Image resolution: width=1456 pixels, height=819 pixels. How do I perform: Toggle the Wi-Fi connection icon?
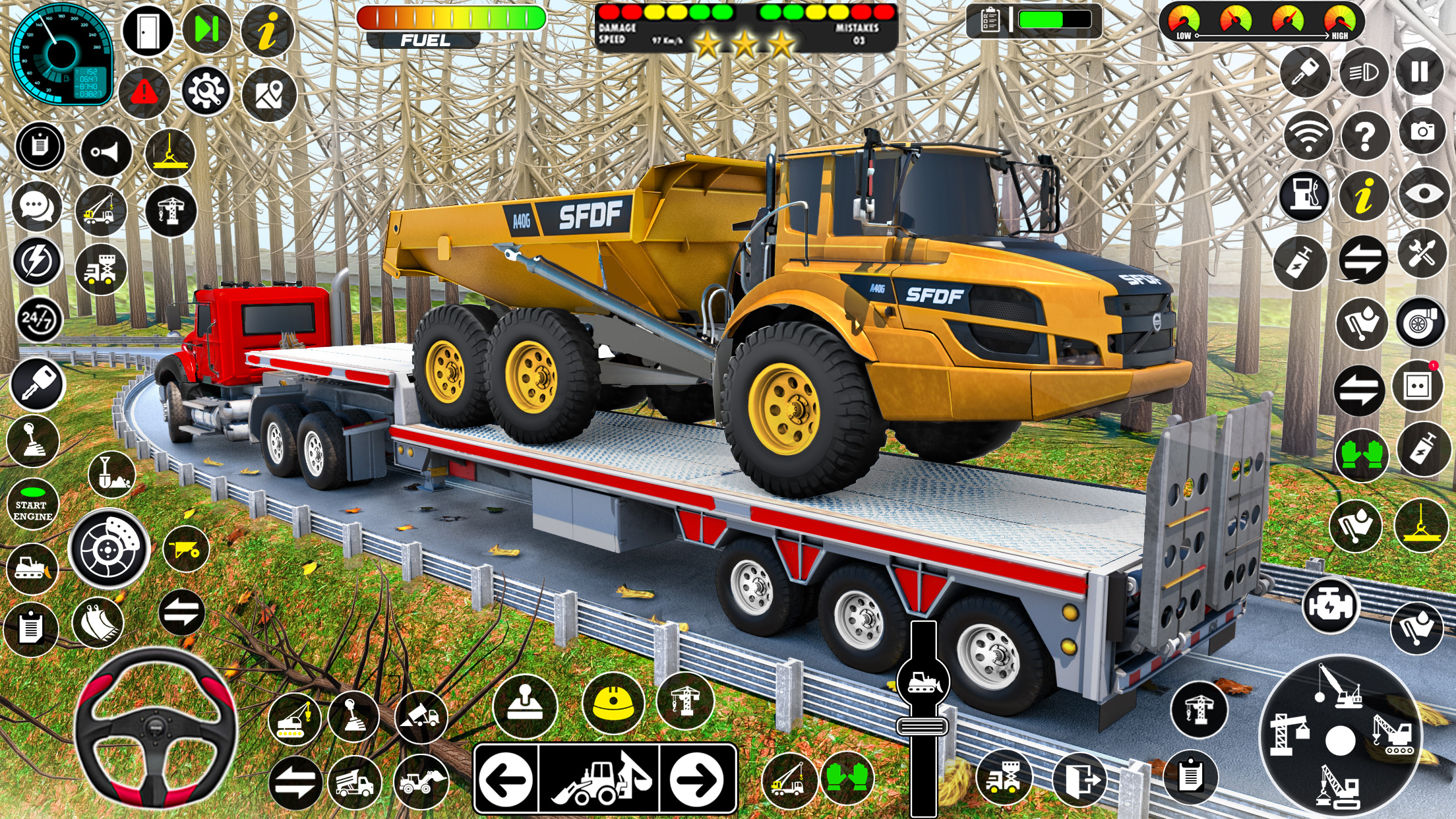1309,135
